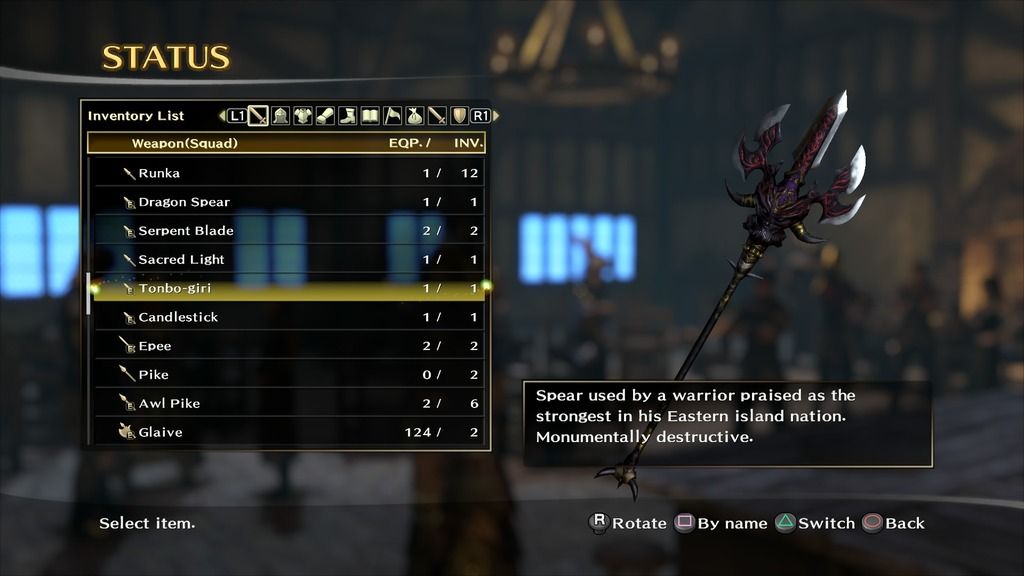Show the boots category tab
1024x576 pixels.
(347, 116)
